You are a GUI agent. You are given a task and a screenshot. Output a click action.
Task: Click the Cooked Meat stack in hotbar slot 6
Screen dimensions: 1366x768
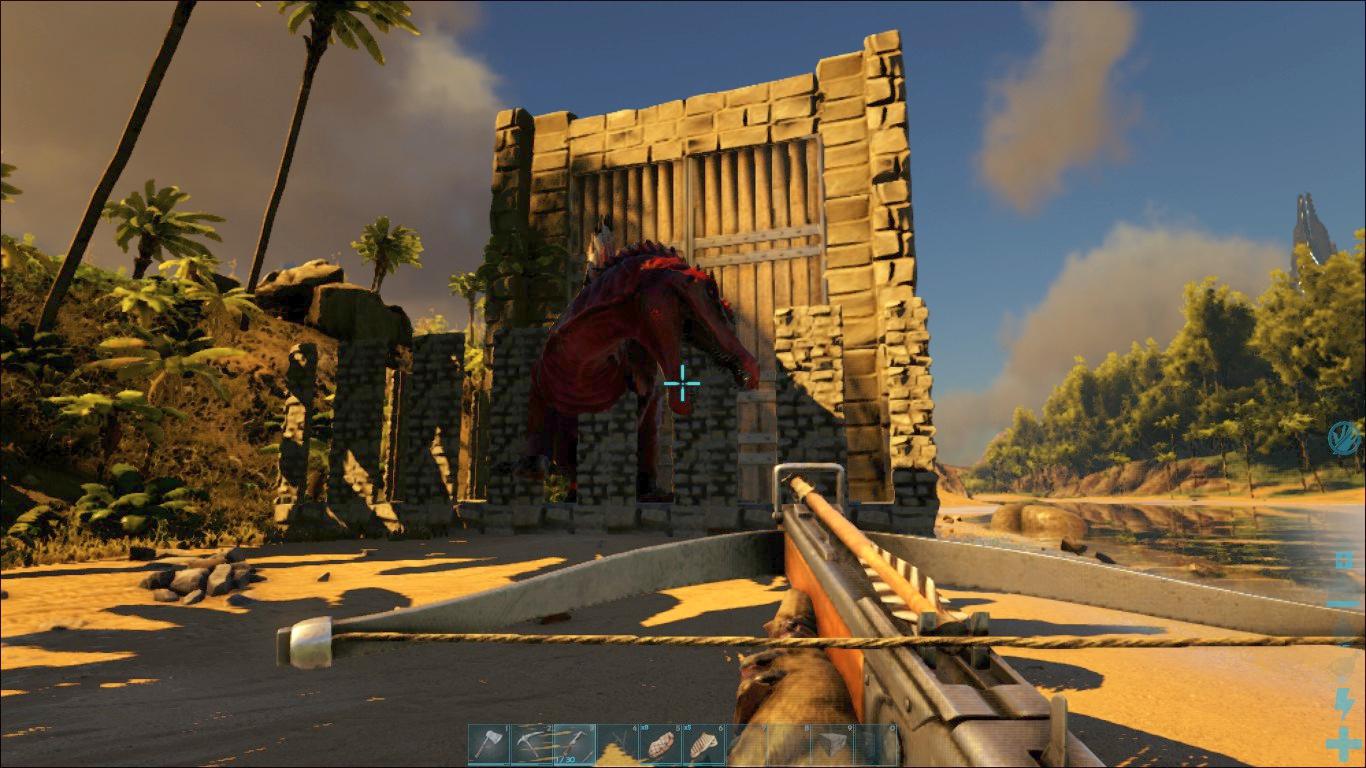[703, 742]
